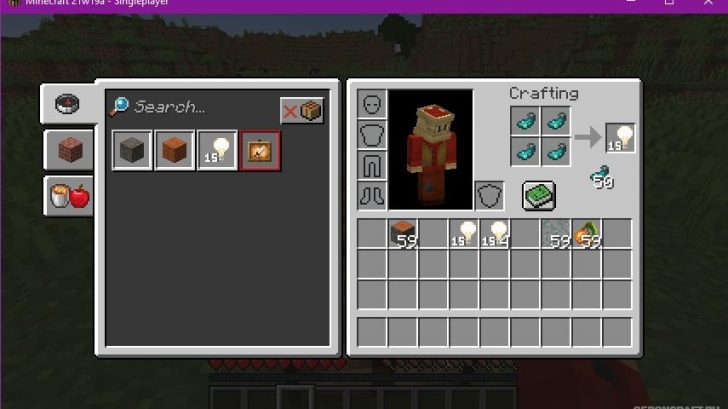Pick the orange-brown block recipe

point(175,150)
